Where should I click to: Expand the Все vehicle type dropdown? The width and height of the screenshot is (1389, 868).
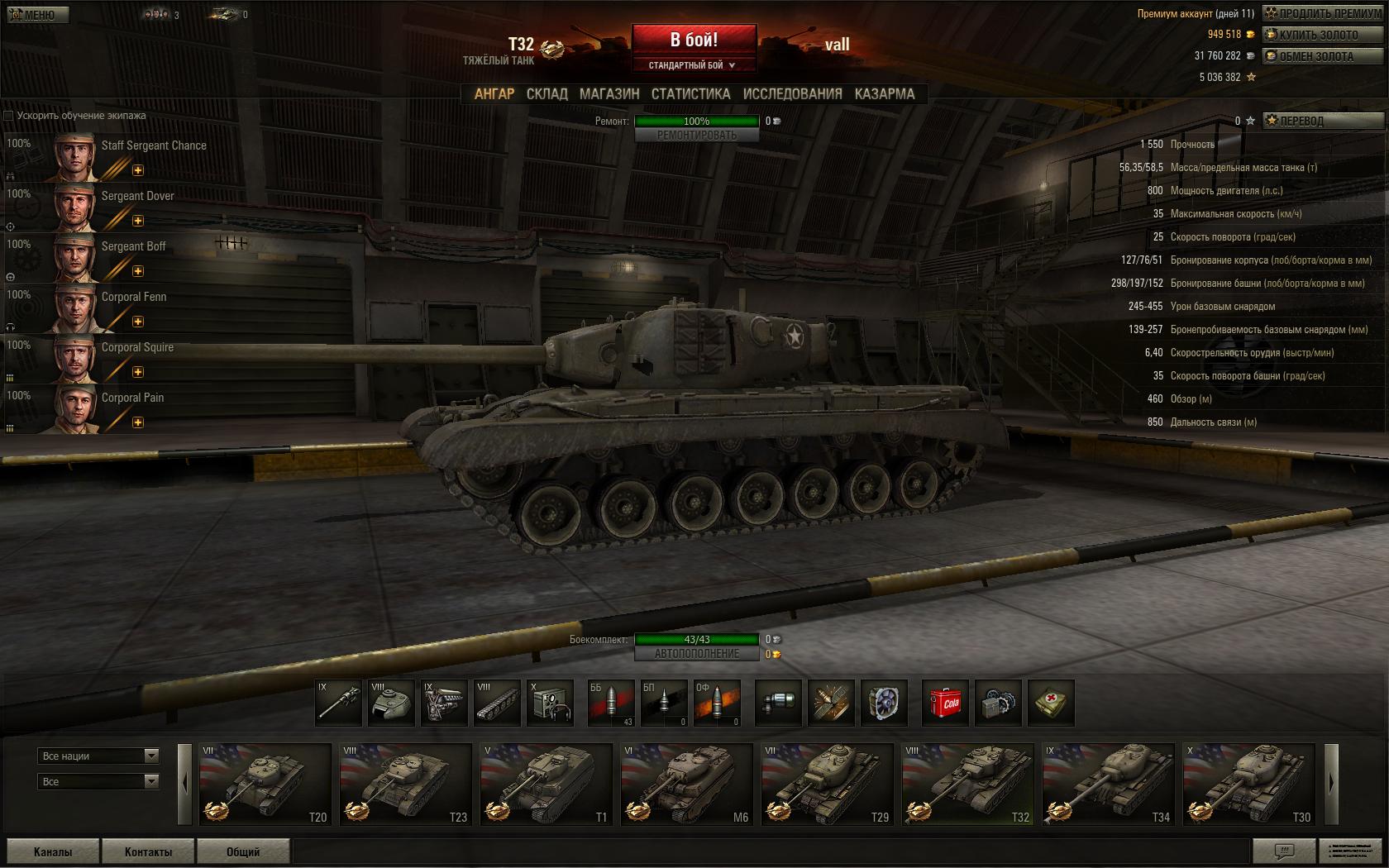tap(98, 780)
